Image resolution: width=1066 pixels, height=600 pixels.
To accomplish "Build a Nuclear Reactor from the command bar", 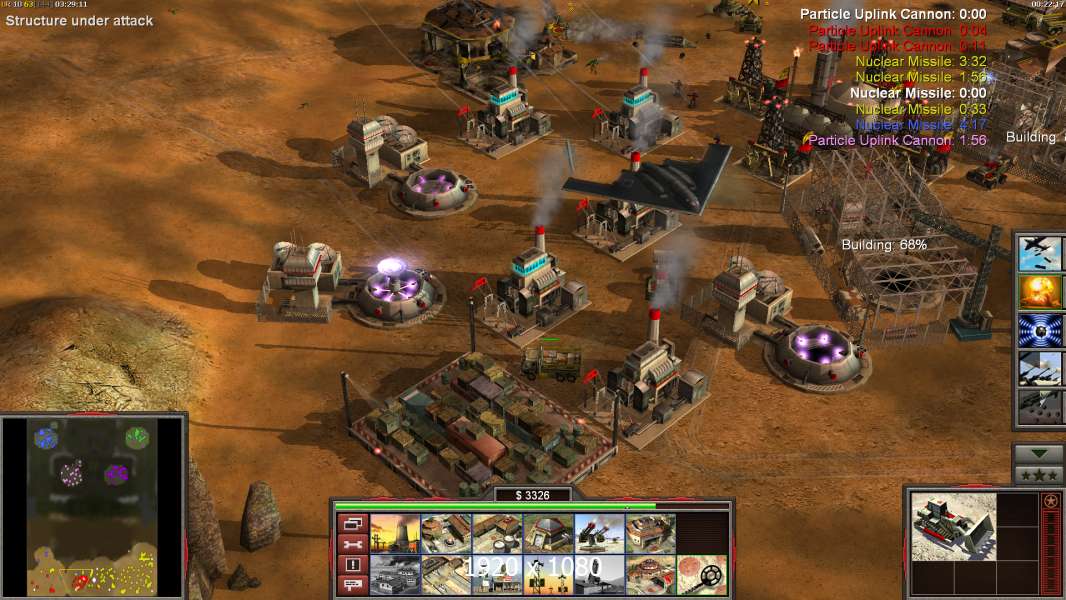I will [x=395, y=534].
